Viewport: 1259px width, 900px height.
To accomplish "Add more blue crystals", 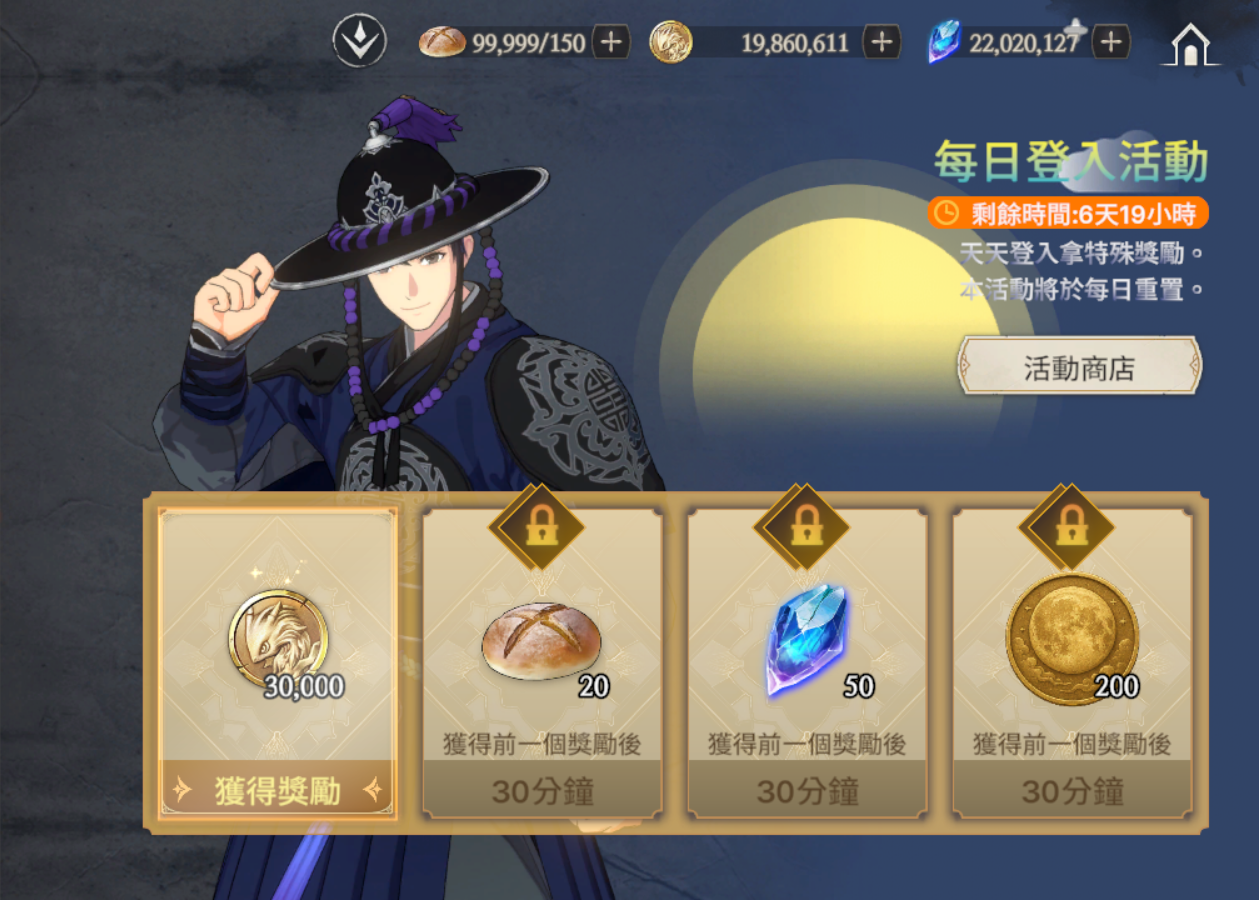I will point(1111,42).
